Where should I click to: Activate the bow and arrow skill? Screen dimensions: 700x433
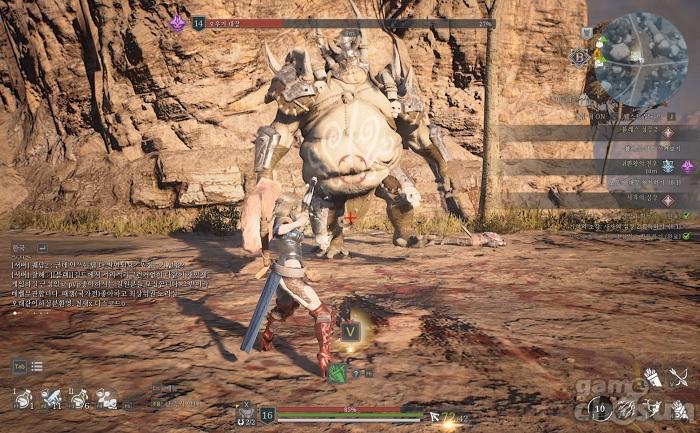pyautogui.click(x=679, y=378)
